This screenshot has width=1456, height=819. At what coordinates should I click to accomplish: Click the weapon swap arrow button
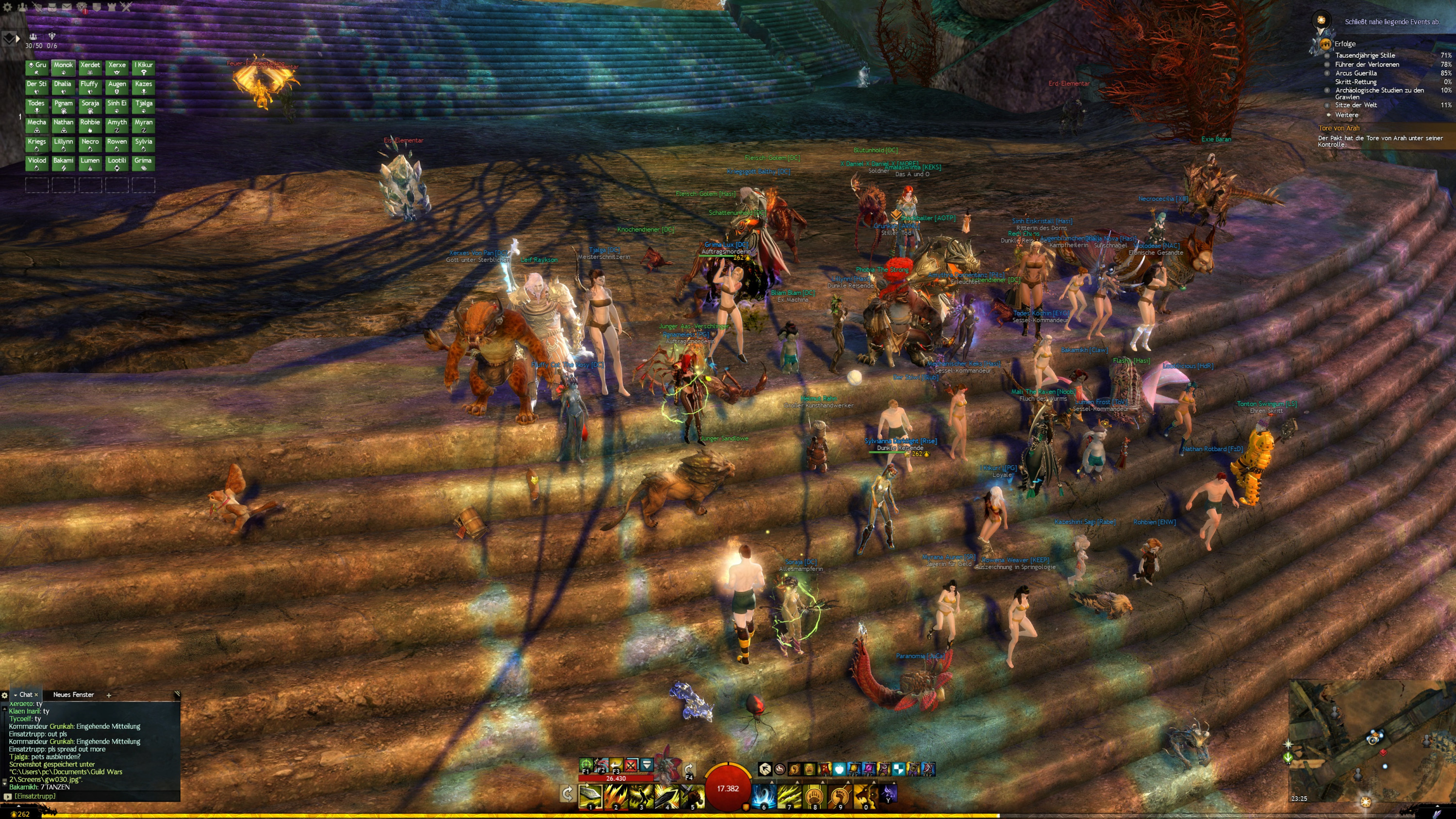point(567,794)
